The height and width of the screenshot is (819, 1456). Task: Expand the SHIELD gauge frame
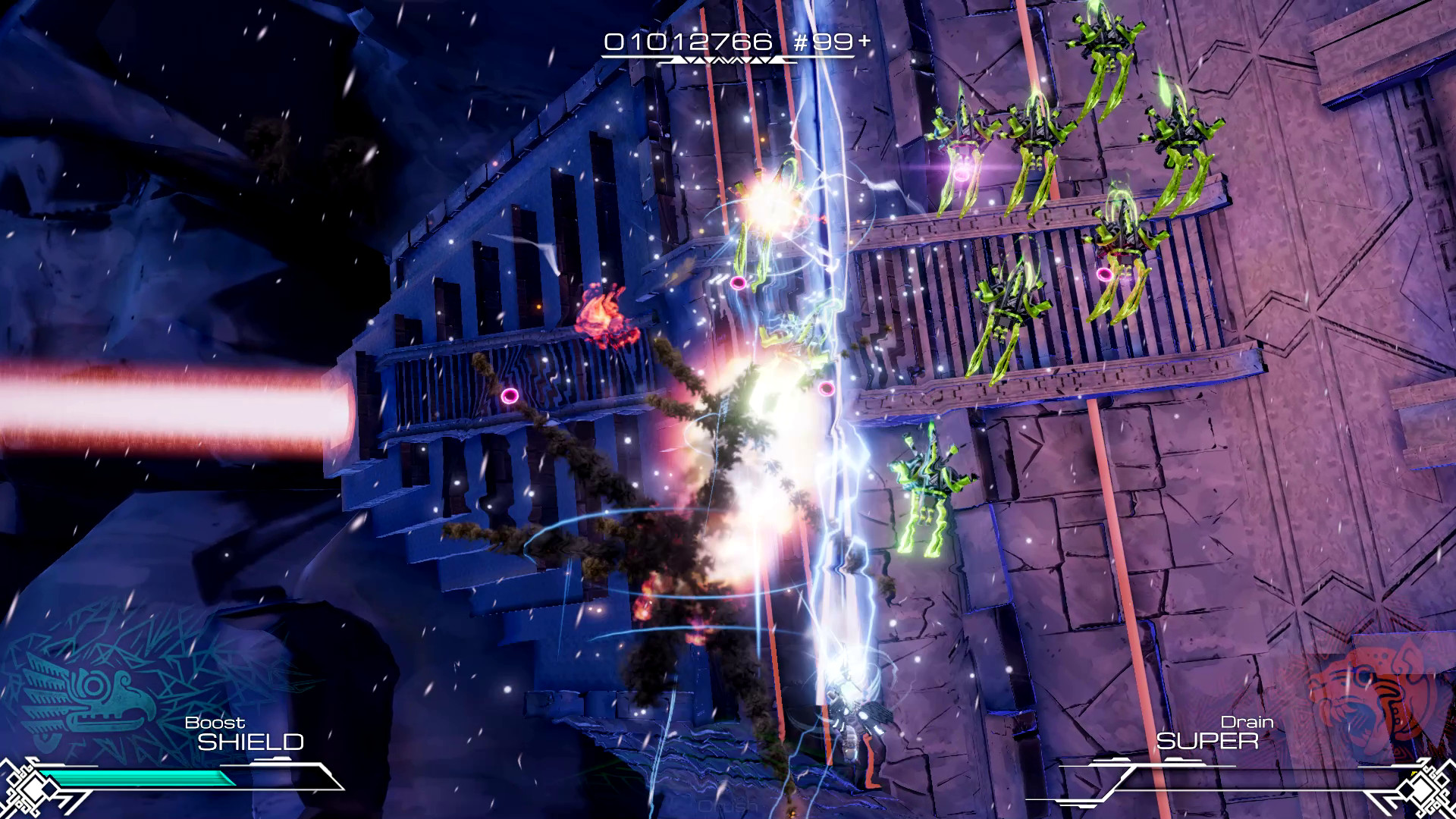tap(190, 777)
